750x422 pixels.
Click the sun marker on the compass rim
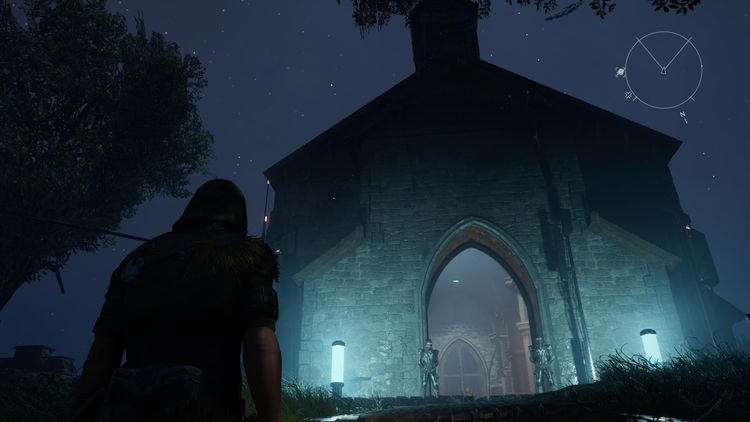click(x=629, y=96)
